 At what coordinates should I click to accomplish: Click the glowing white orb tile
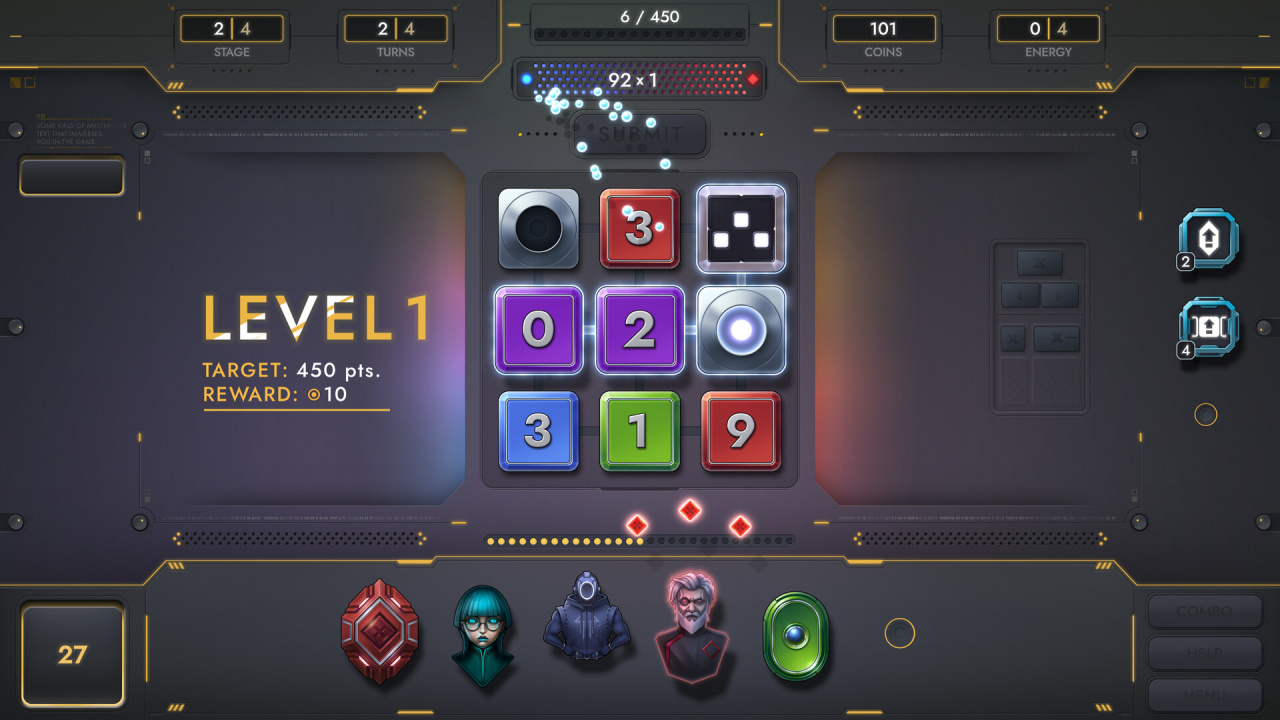740,330
